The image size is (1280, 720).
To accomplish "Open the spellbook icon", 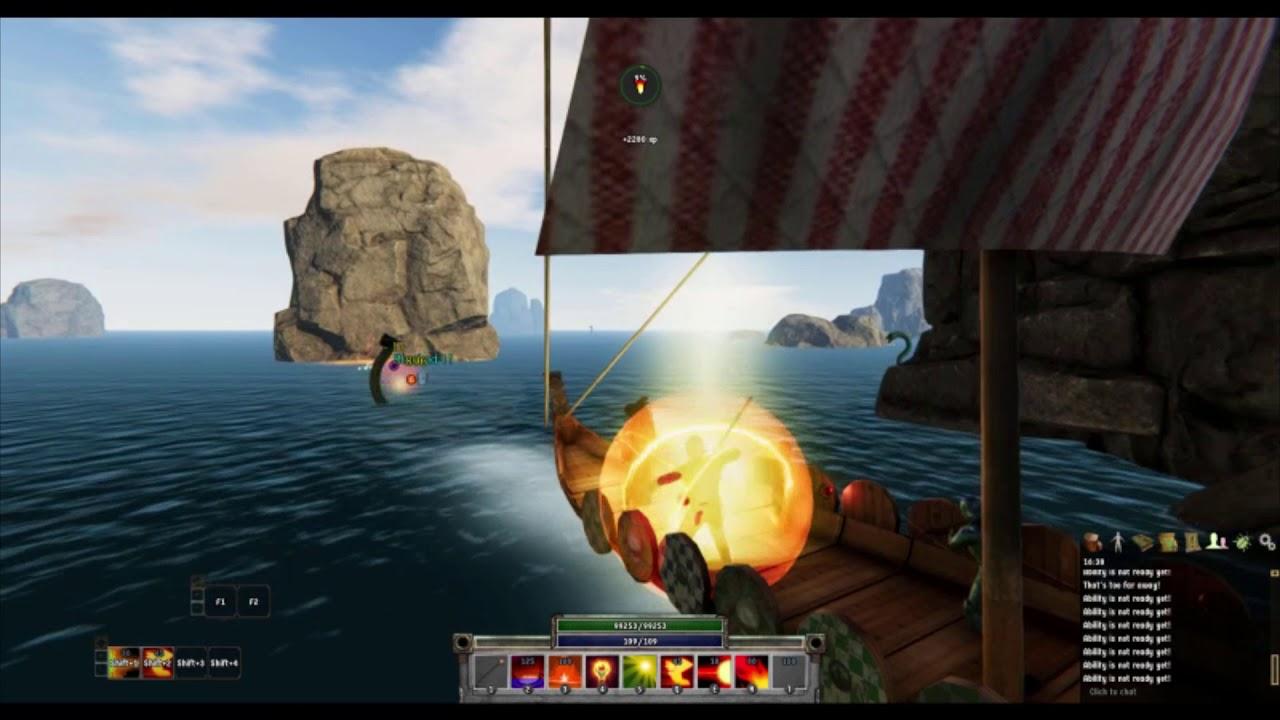I will (1143, 540).
